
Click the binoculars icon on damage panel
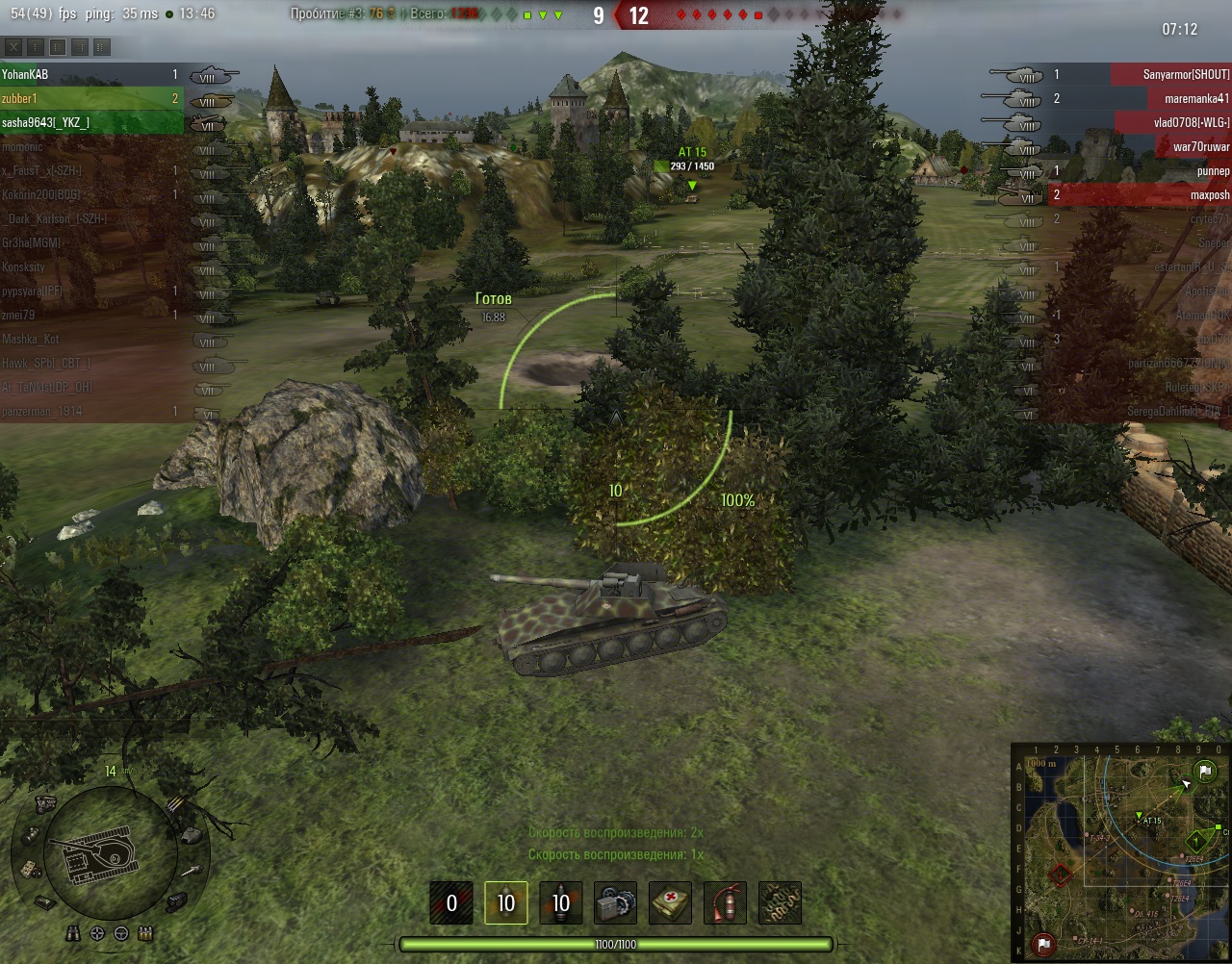click(74, 933)
